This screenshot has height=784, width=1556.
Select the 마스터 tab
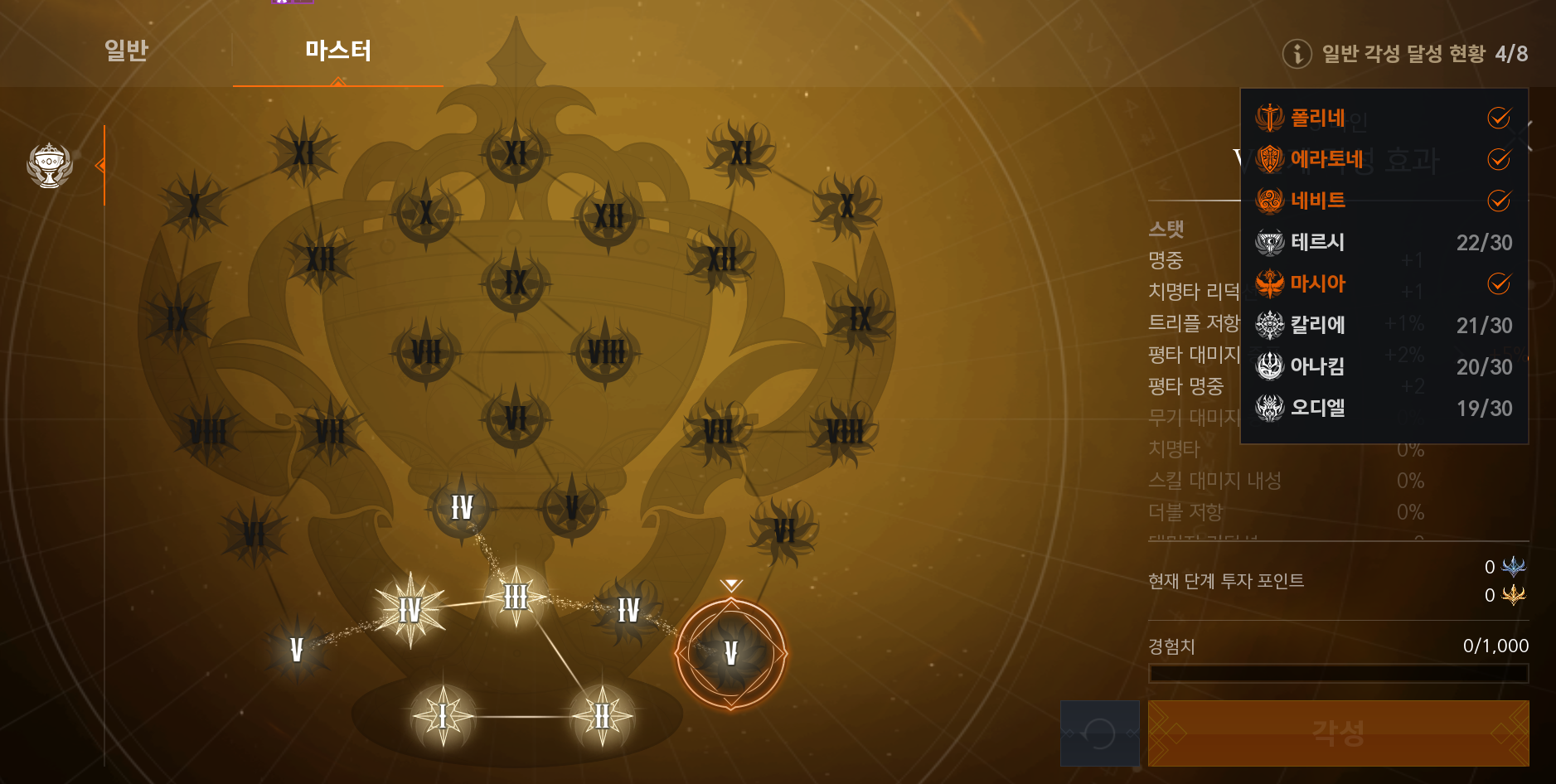[x=338, y=51]
